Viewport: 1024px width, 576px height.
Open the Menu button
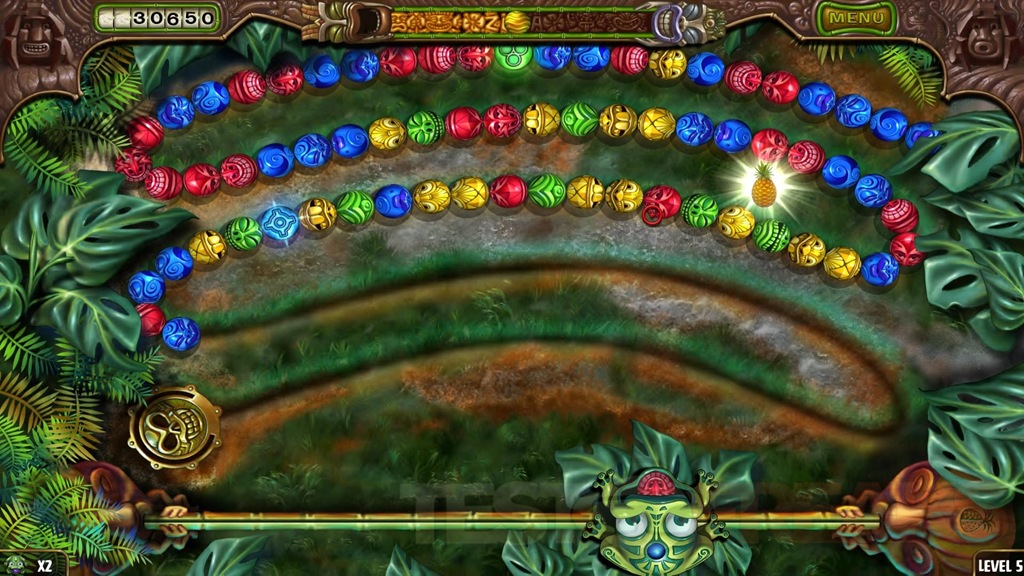(x=856, y=18)
